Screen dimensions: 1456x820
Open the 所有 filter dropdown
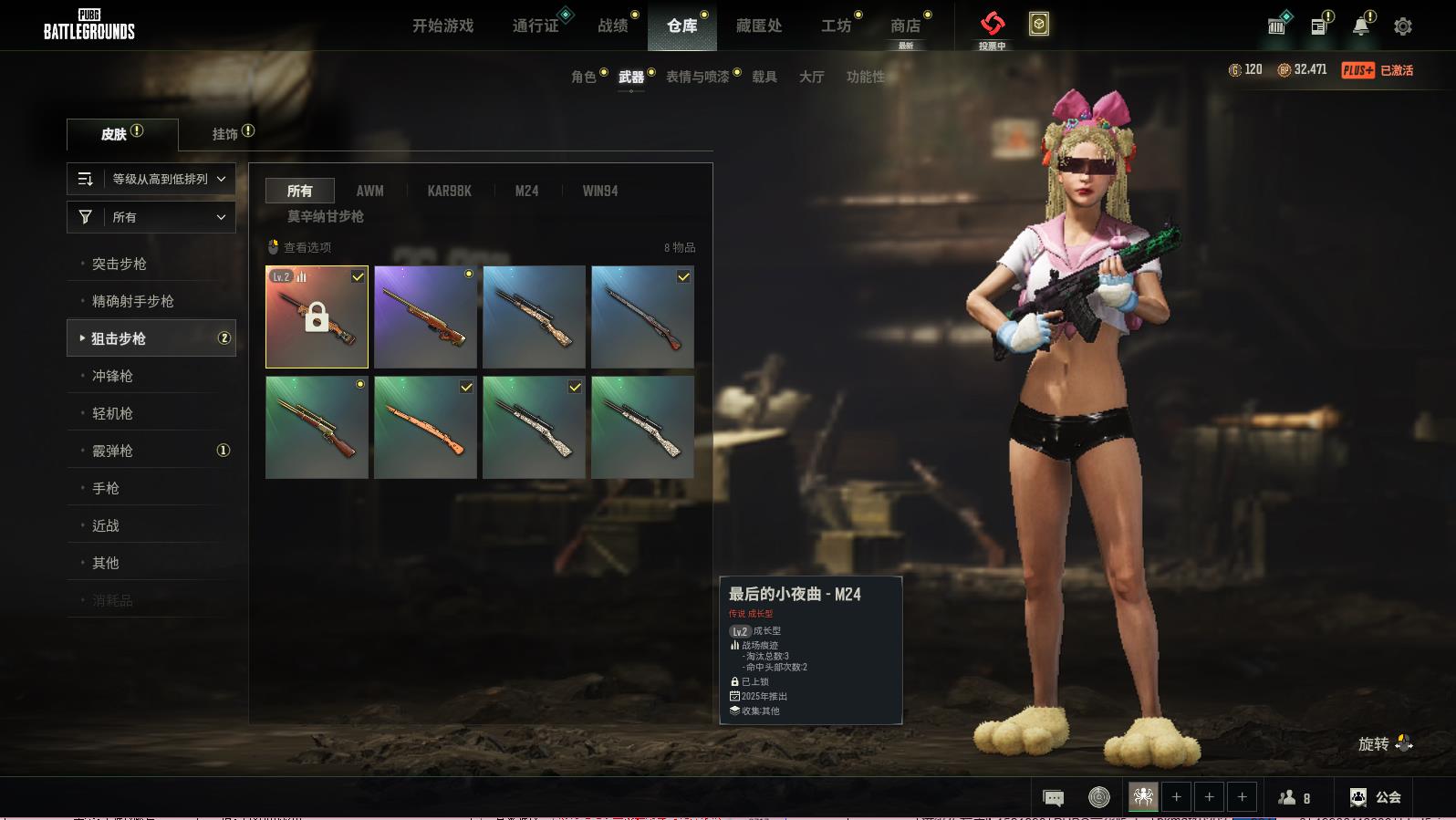pyautogui.click(x=151, y=217)
